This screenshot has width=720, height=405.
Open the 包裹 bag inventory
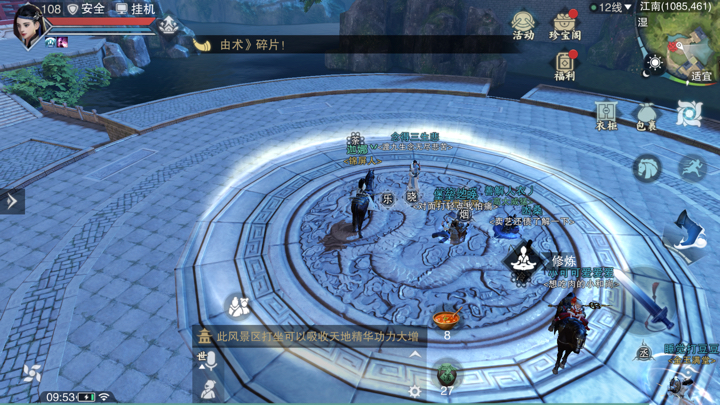[647, 114]
